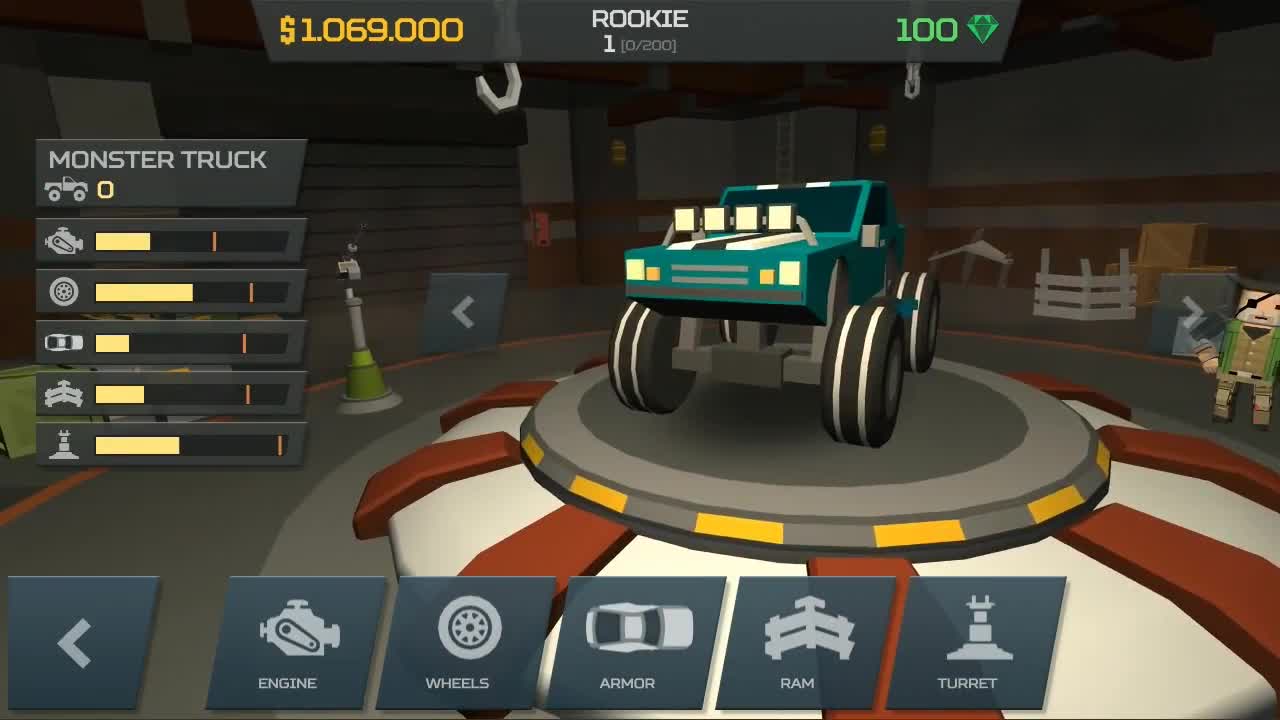Show the next vehicle with right arrow
The image size is (1280, 720).
pos(1190,314)
